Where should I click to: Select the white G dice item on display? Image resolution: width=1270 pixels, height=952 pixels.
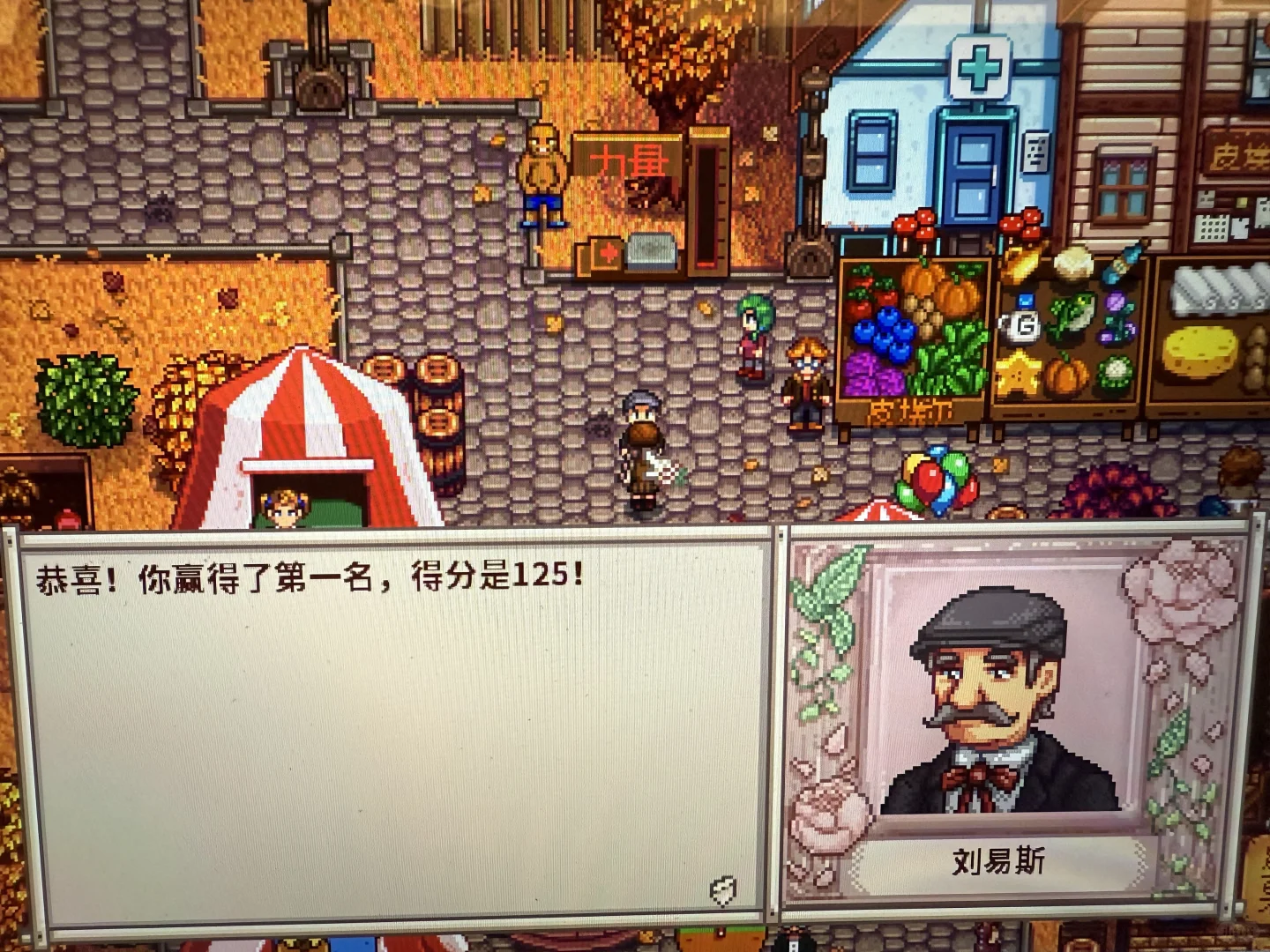1023,324
